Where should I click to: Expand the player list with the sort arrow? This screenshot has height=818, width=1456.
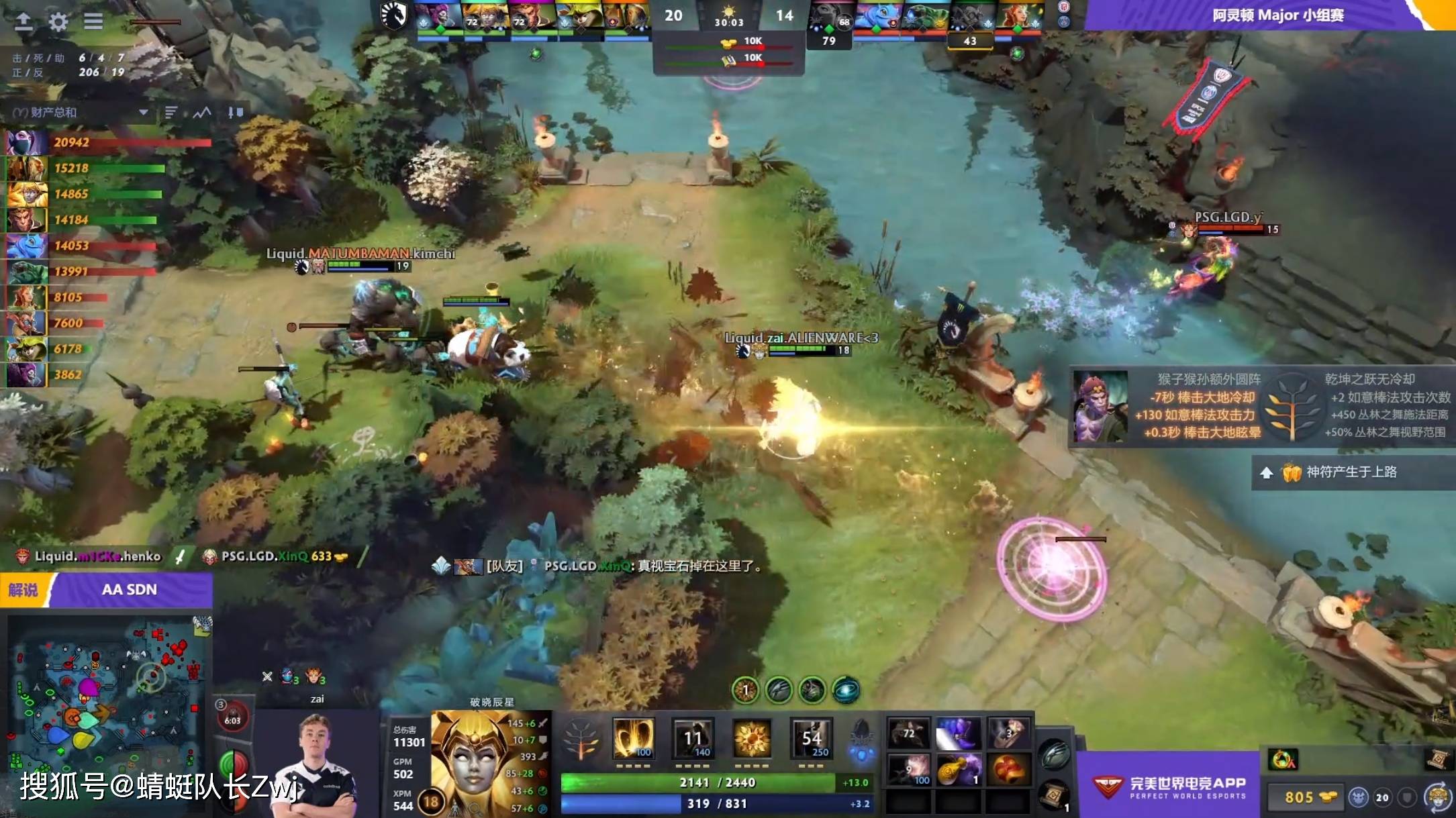[x=143, y=113]
